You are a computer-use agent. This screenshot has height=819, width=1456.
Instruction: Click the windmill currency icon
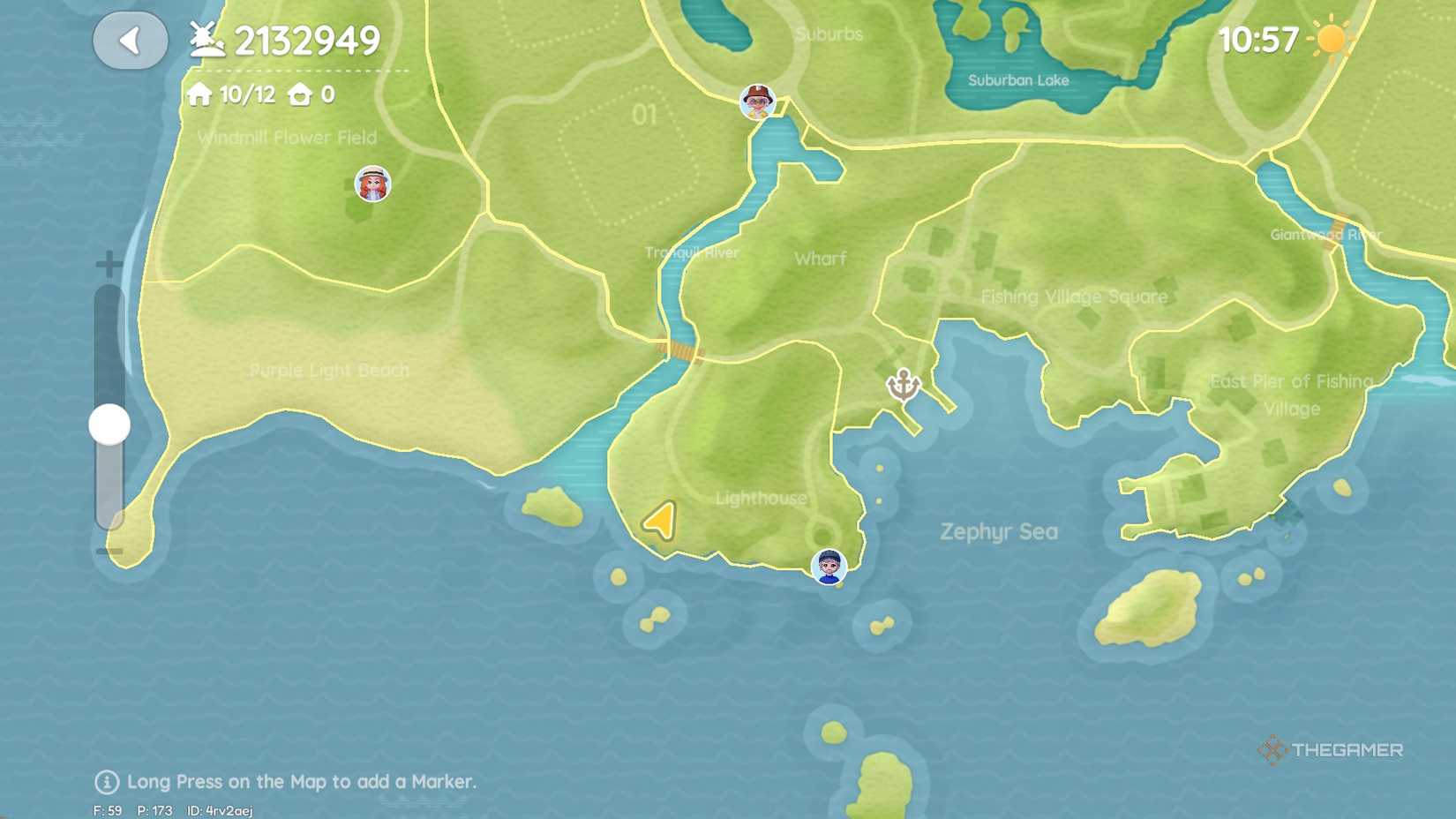pyautogui.click(x=207, y=39)
